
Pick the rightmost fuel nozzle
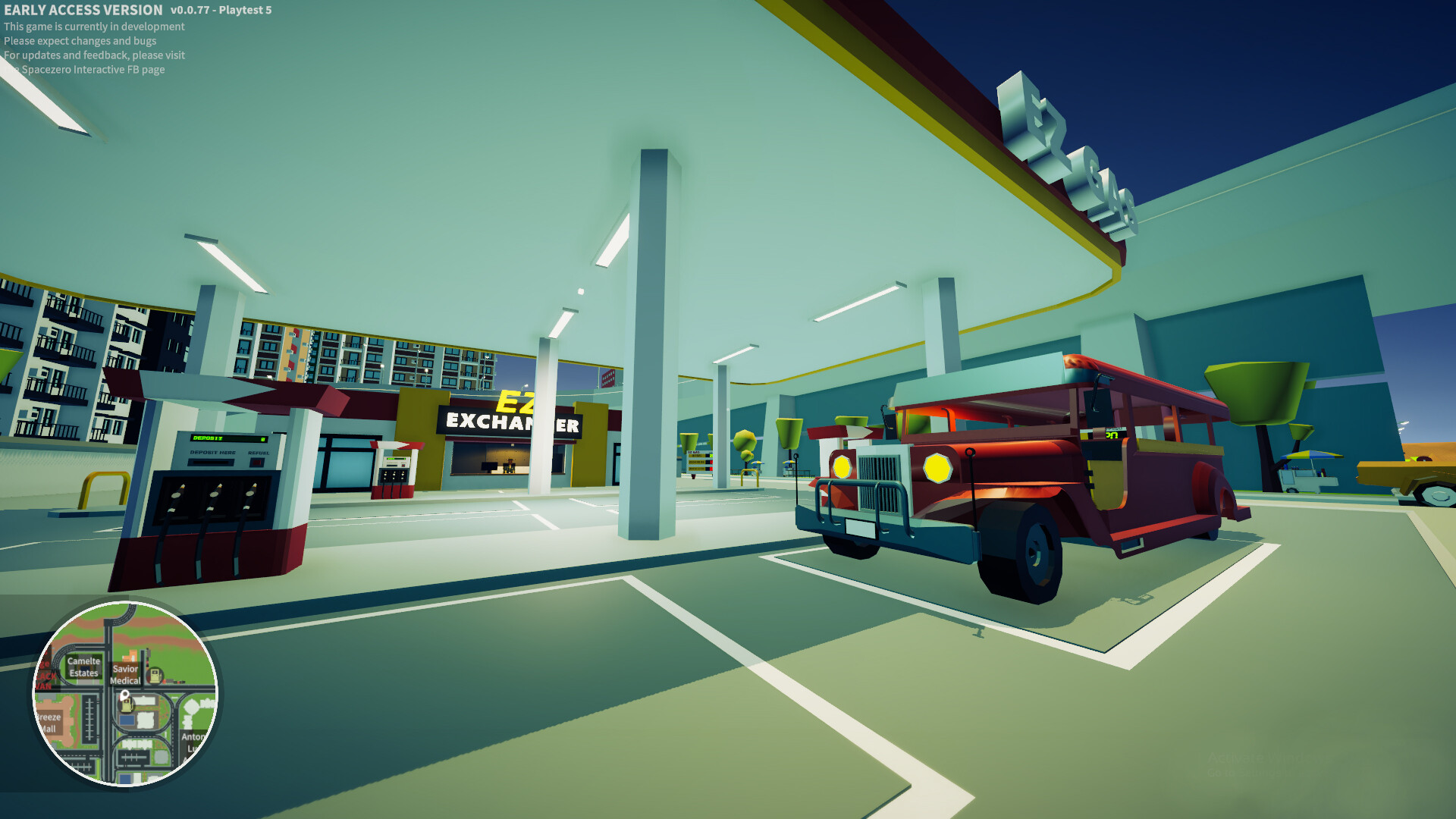coord(251,494)
